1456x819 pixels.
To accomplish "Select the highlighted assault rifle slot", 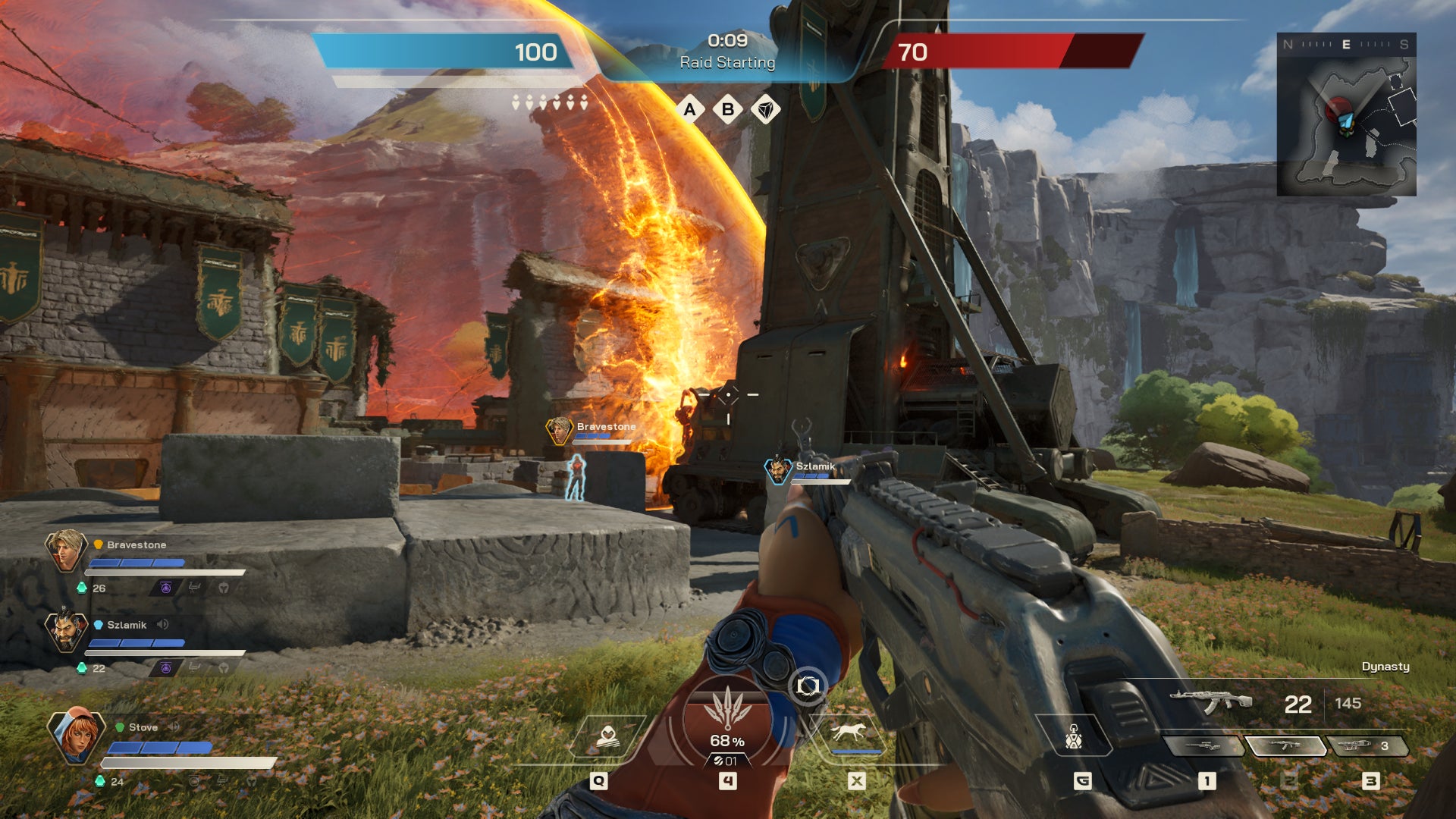I will (x=1285, y=746).
